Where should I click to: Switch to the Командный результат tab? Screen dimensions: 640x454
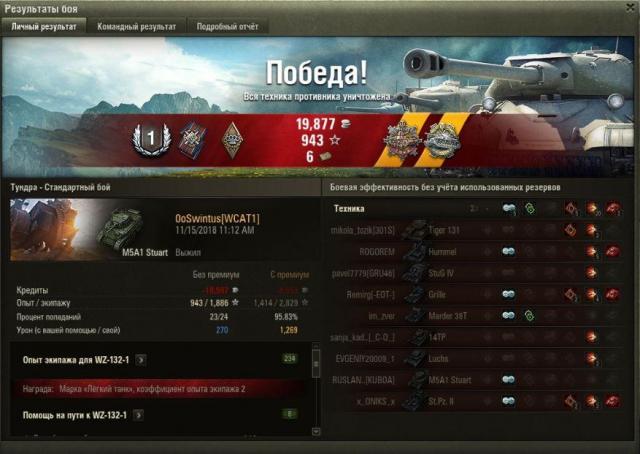(137, 27)
